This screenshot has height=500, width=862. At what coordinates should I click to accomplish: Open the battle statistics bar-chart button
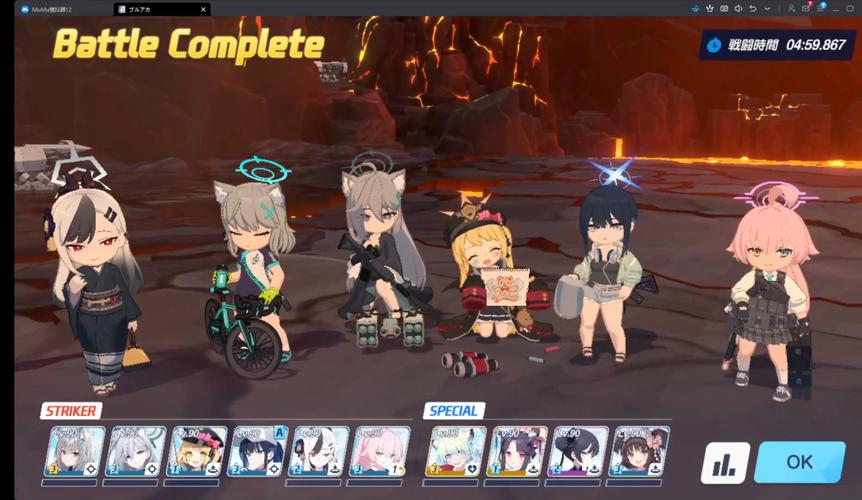(x=726, y=463)
